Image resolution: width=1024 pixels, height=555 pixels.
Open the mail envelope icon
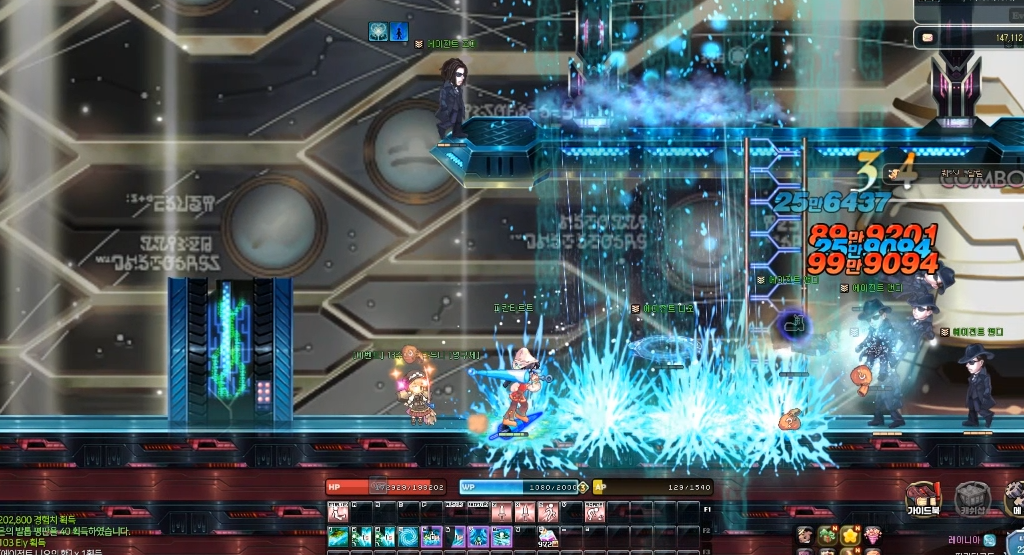click(x=927, y=38)
